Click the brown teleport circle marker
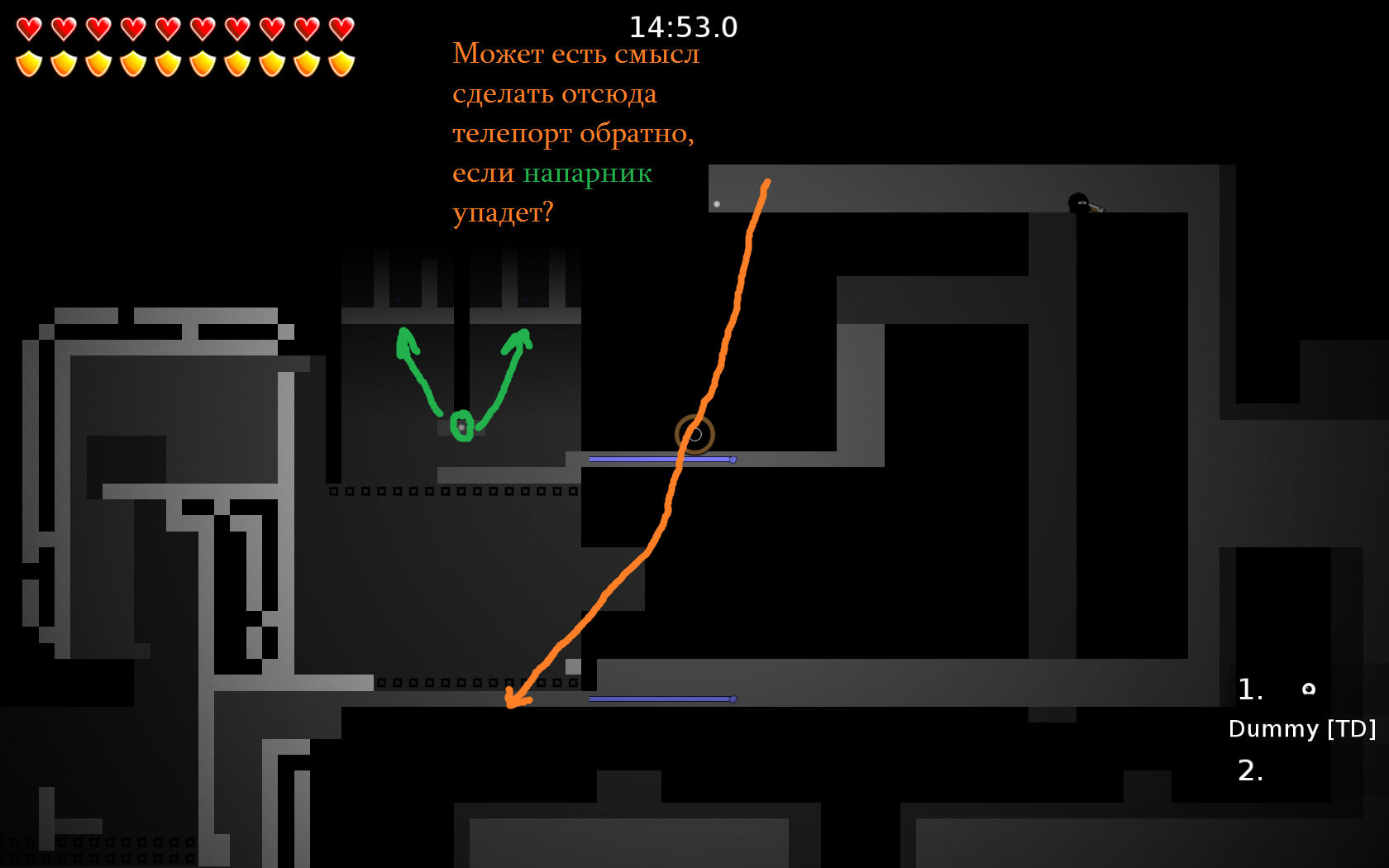Image resolution: width=1389 pixels, height=868 pixels. pyautogui.click(x=695, y=433)
